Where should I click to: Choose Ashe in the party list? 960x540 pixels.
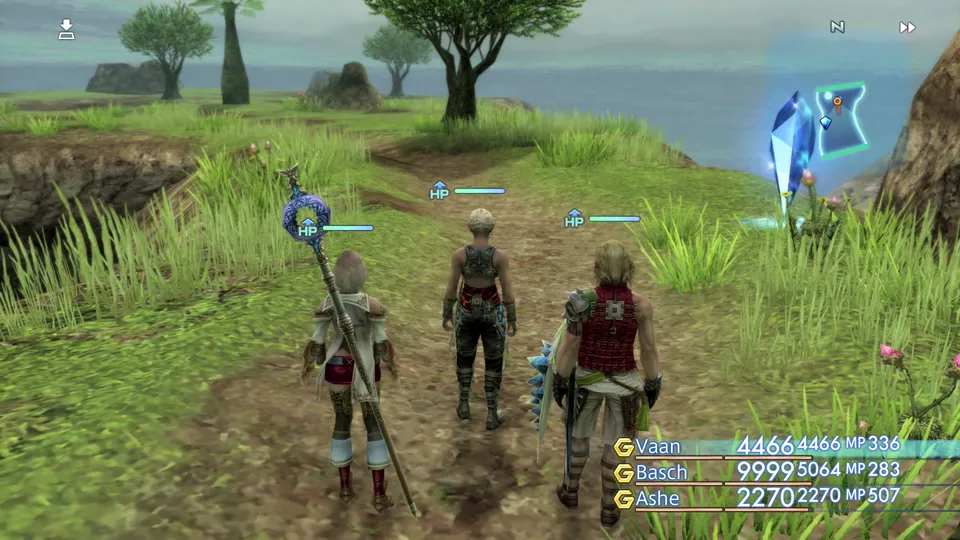point(657,497)
